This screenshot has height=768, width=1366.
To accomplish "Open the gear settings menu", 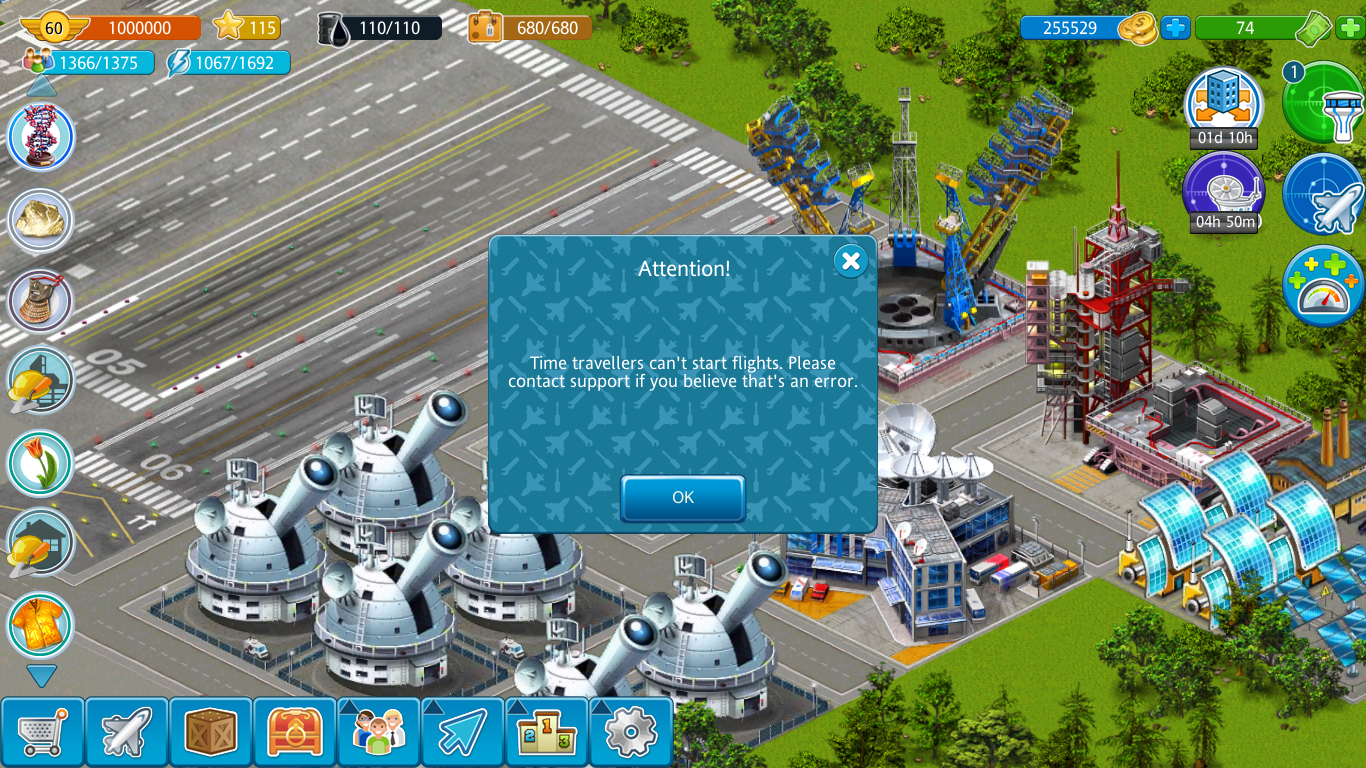I will [630, 733].
